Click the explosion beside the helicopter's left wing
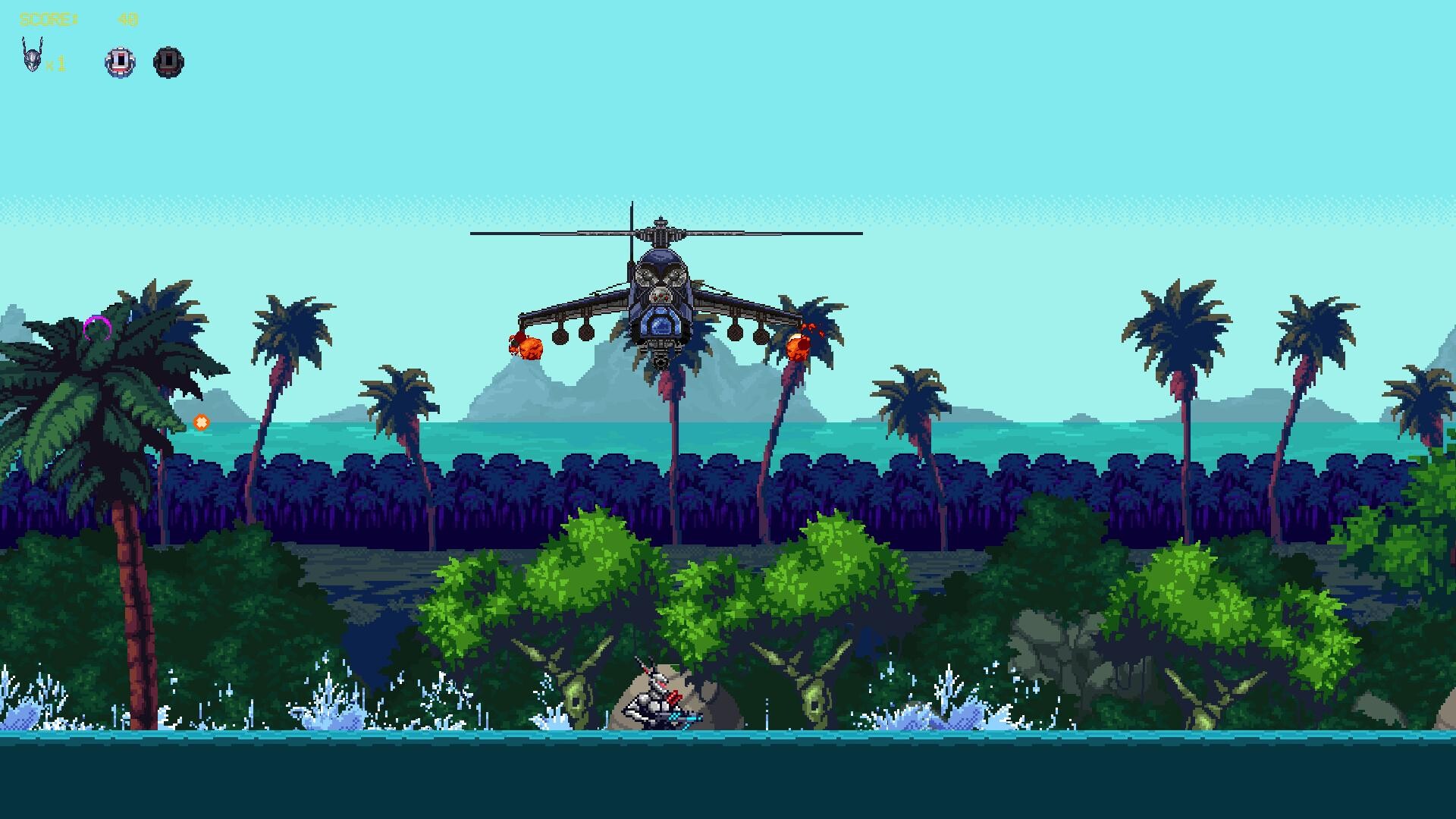The width and height of the screenshot is (1456, 819). [525, 347]
